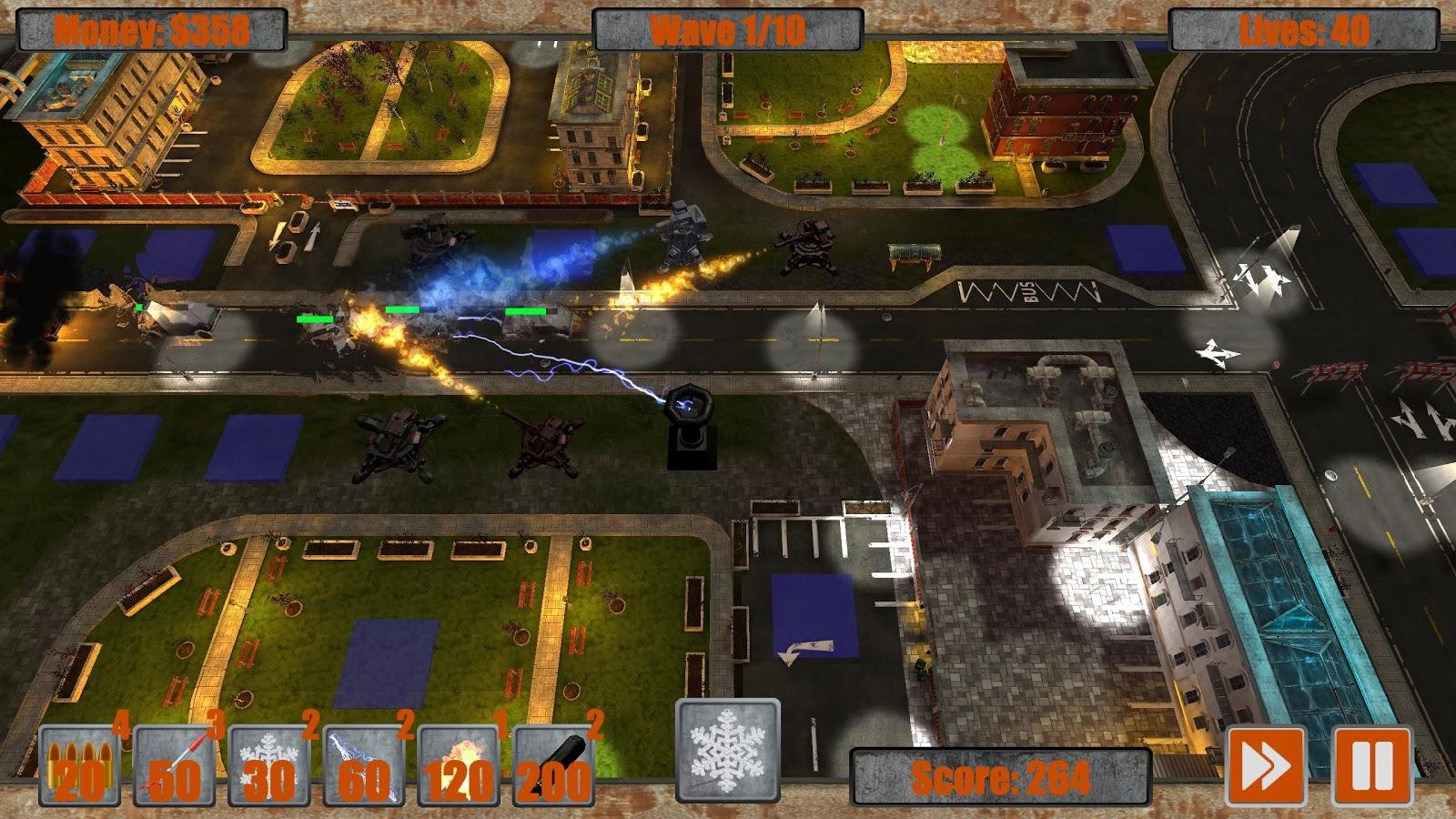Select the gun turret near the upper parking lot
Viewport: 1456px width, 819px height.
(x=437, y=237)
